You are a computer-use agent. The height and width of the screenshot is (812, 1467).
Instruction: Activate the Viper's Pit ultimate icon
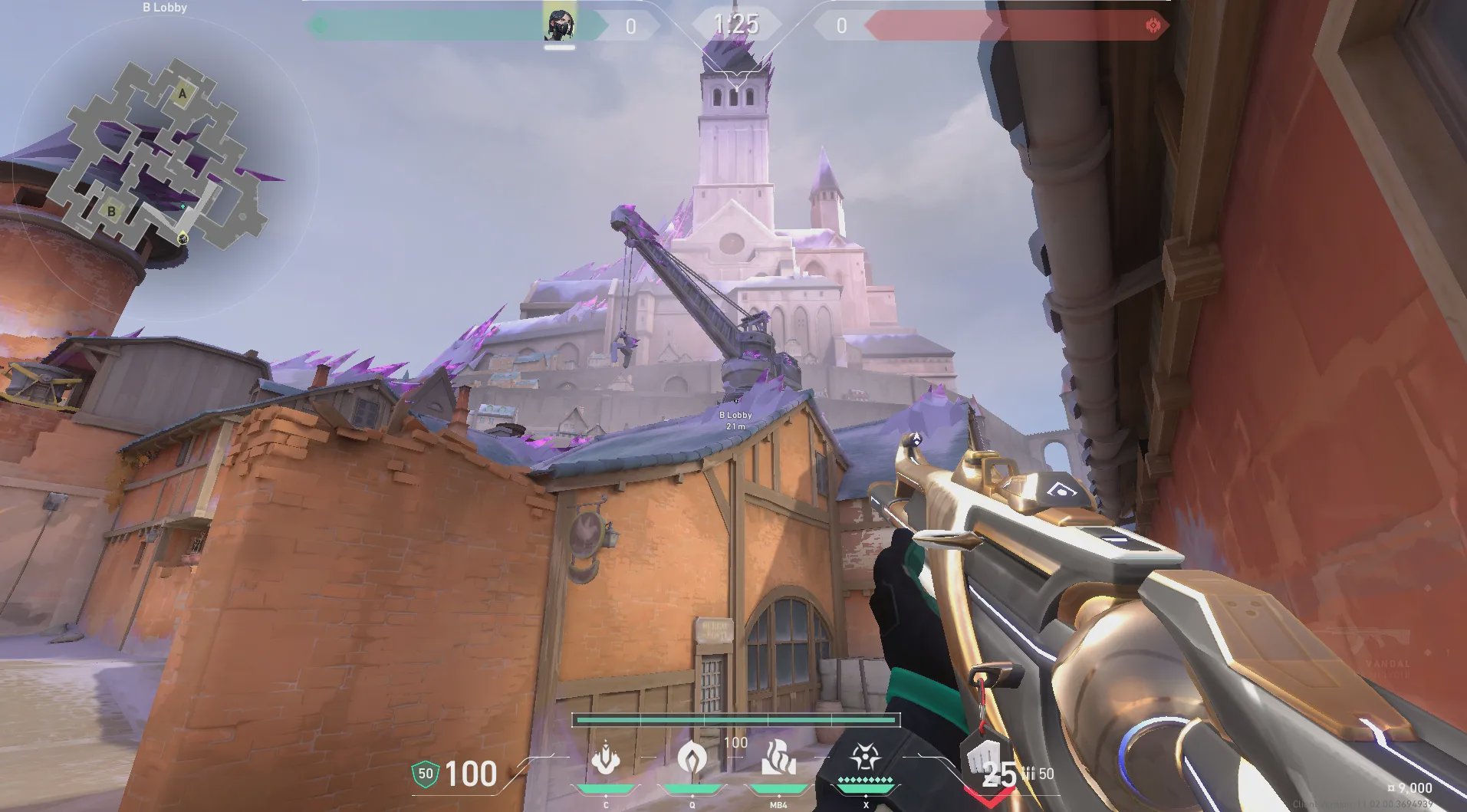click(x=865, y=758)
